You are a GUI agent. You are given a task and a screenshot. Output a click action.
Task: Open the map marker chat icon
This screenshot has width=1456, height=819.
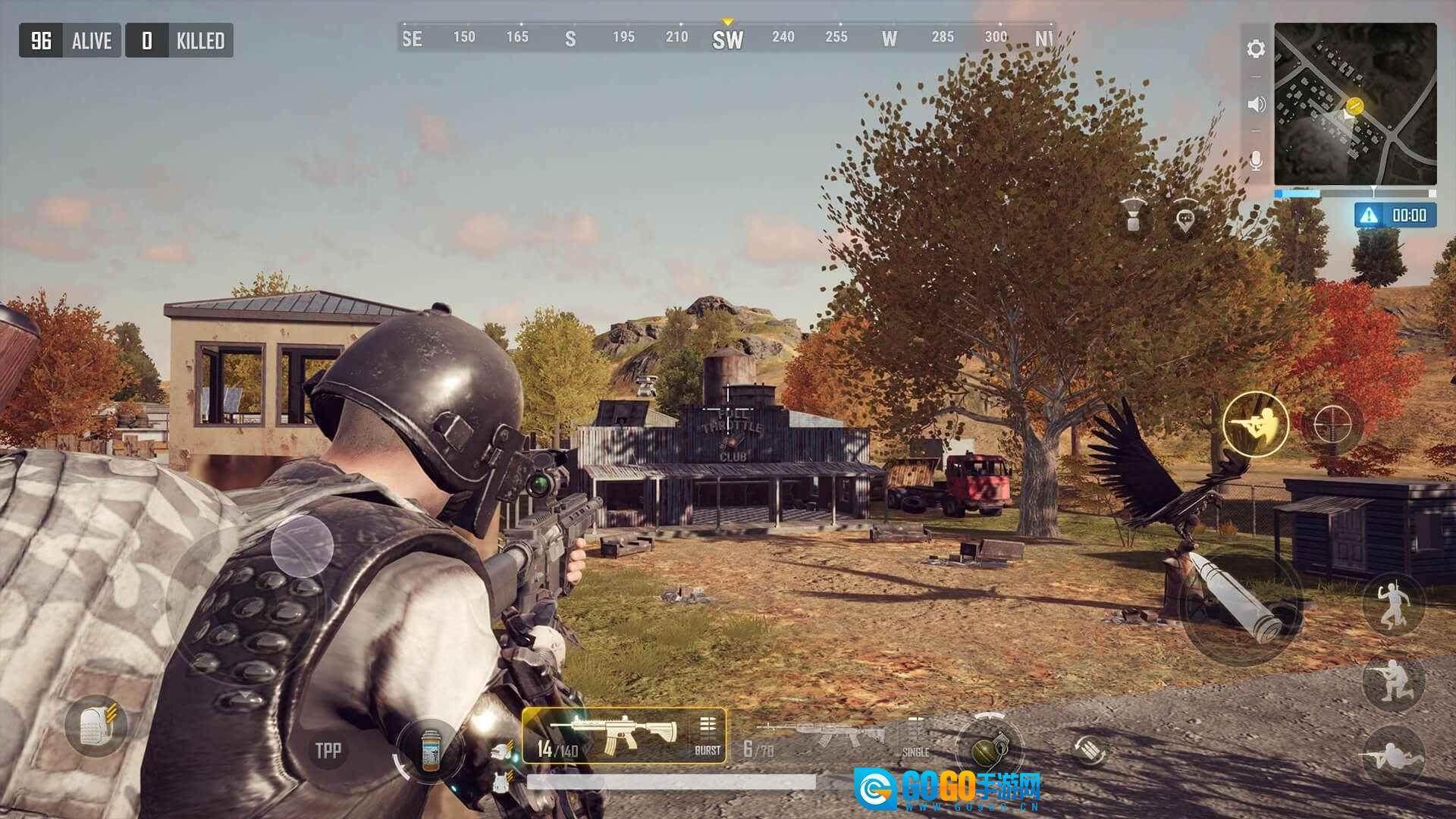click(x=1185, y=221)
